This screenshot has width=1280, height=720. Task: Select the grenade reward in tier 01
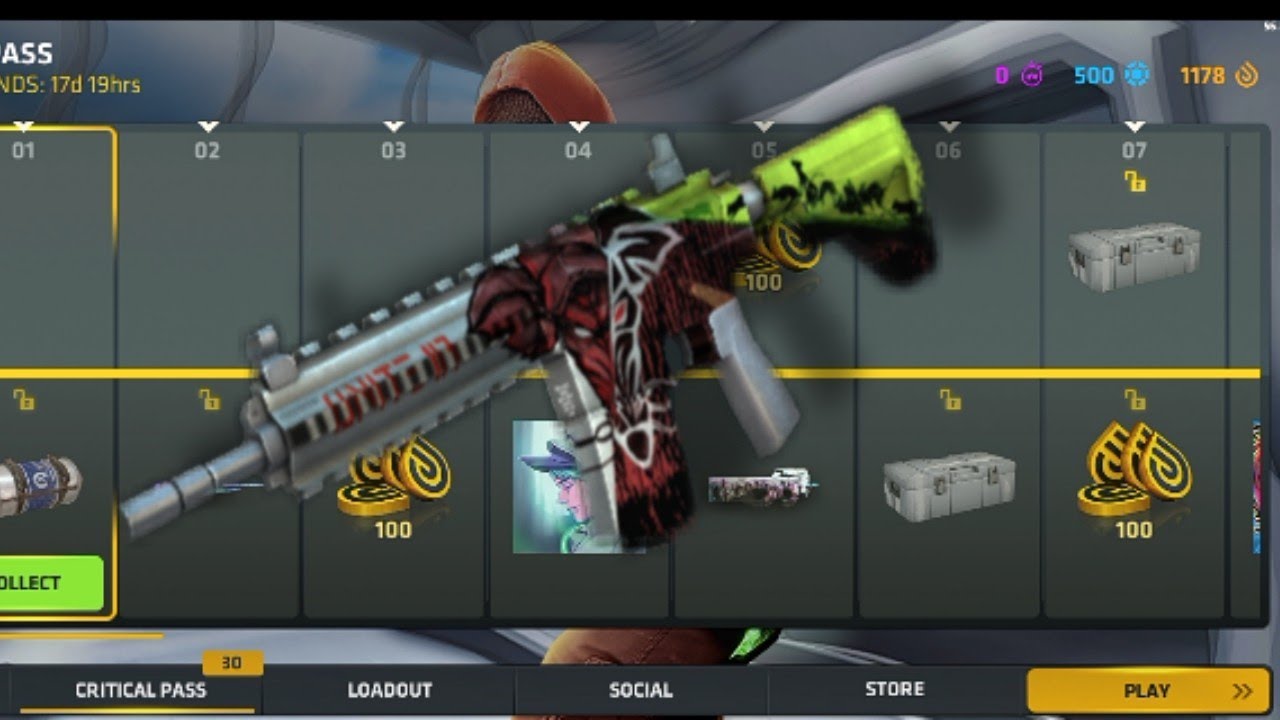click(40, 486)
